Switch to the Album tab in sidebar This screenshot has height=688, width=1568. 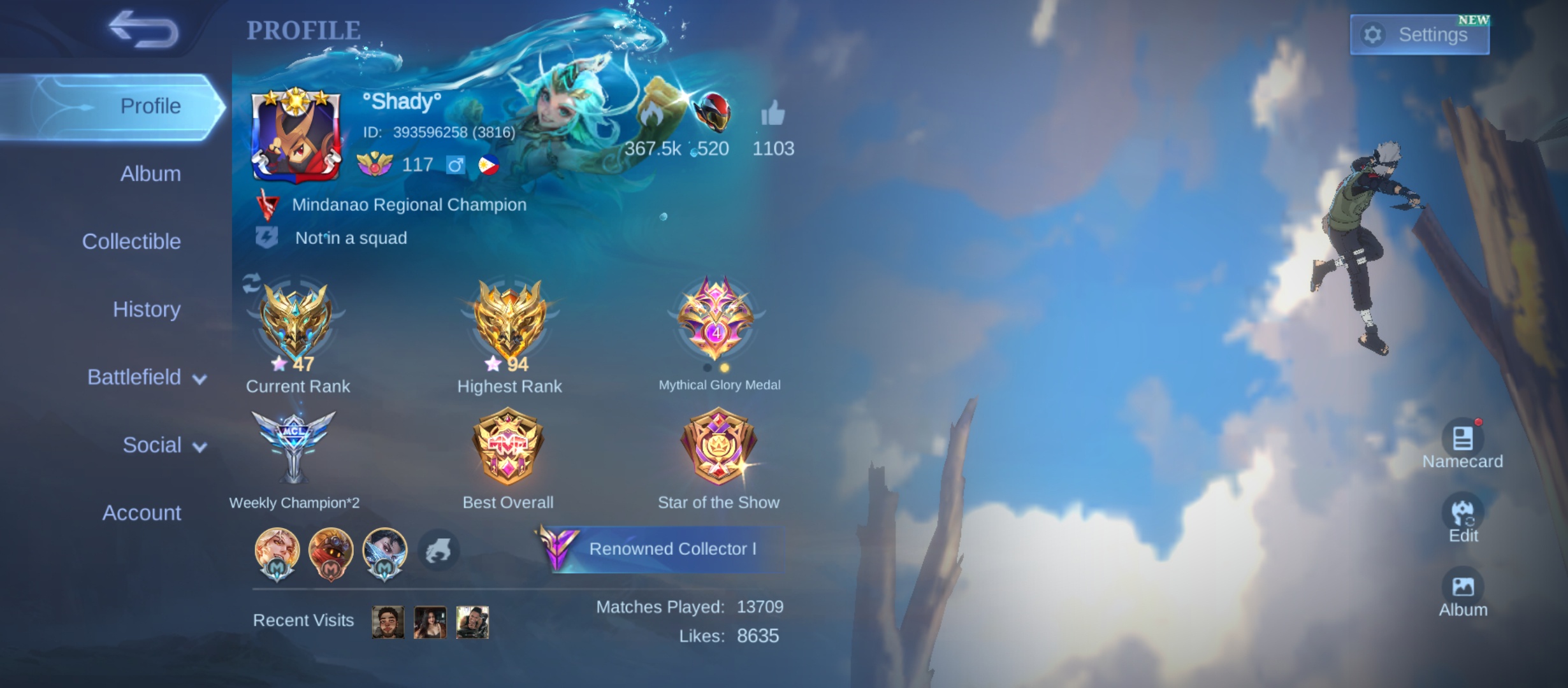[x=150, y=174]
